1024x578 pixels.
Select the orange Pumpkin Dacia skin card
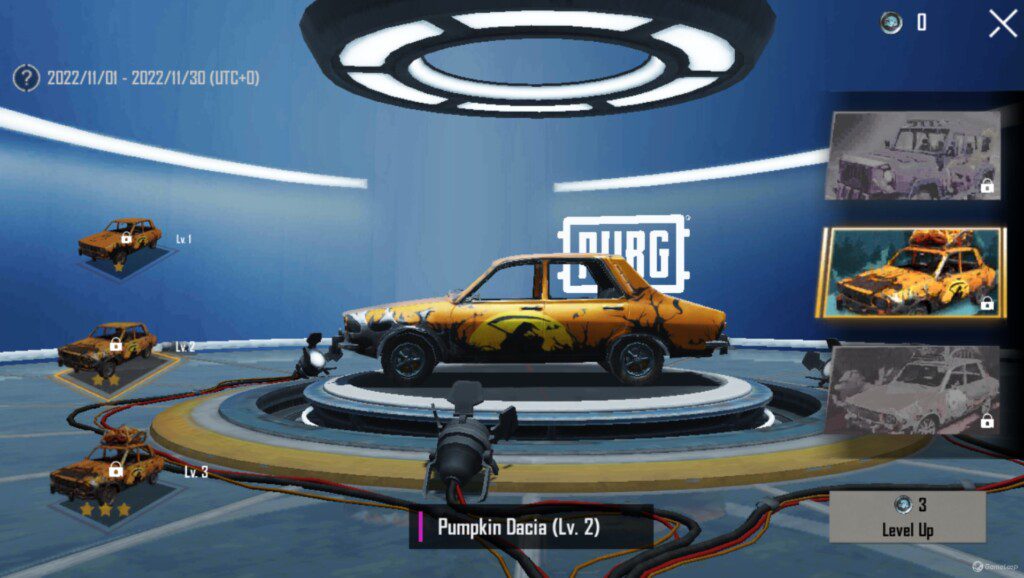click(910, 272)
